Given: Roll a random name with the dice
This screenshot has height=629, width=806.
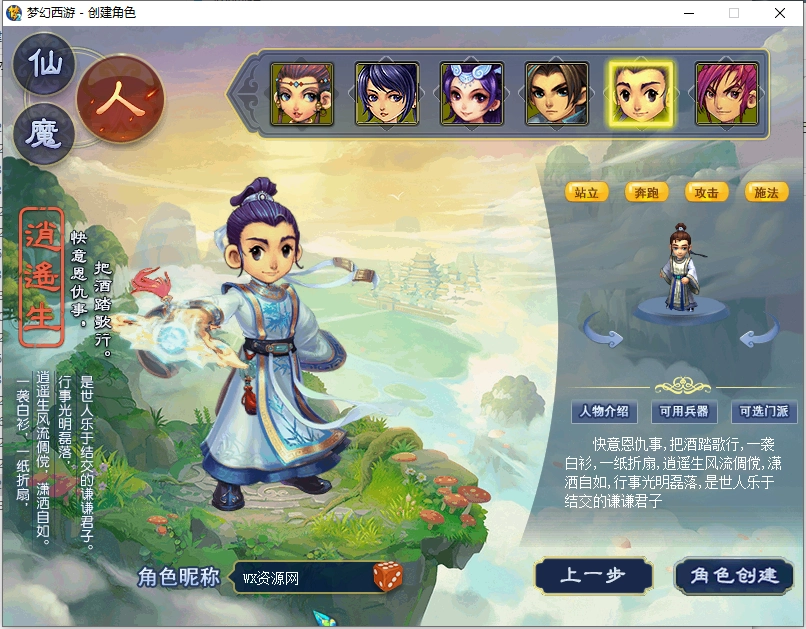Looking at the screenshot, I should [389, 576].
